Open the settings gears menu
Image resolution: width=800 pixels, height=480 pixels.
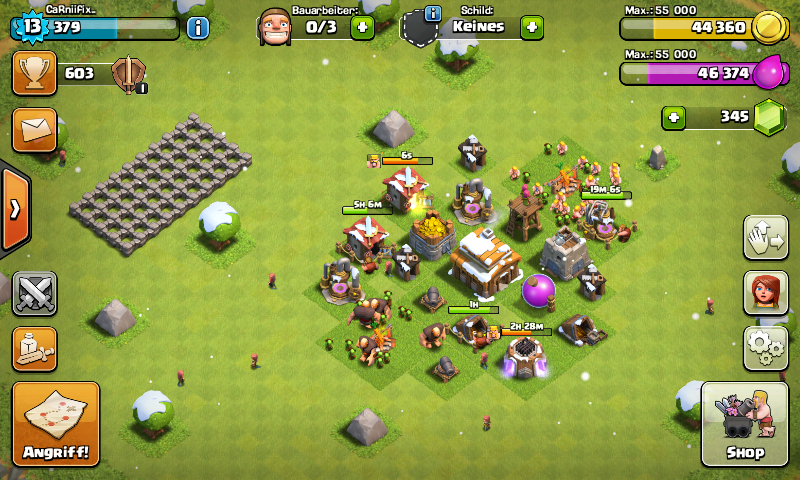(x=765, y=347)
